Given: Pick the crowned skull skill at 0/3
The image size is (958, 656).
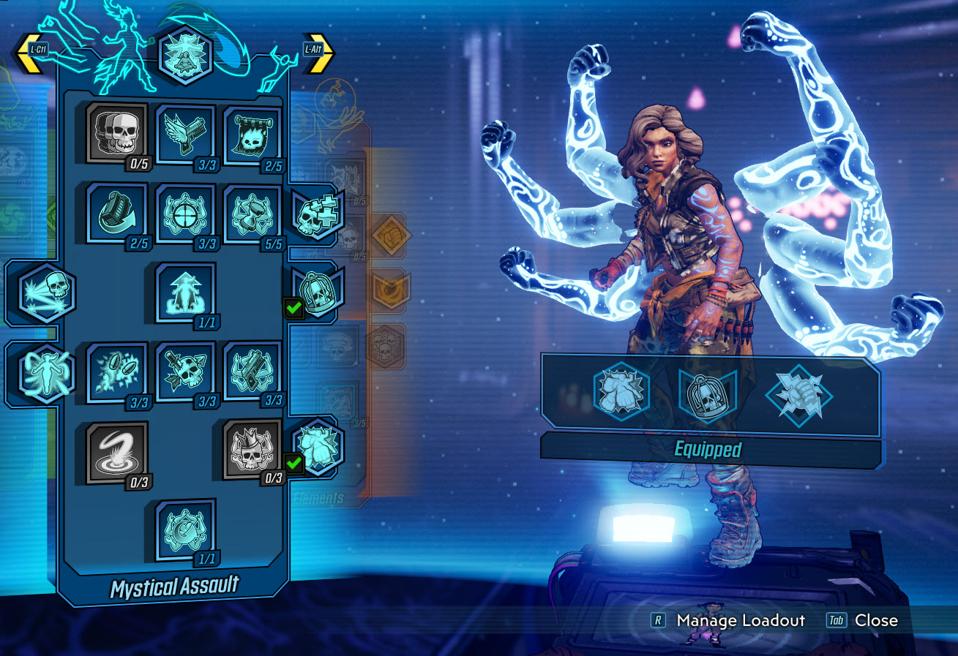Looking at the screenshot, I should click(x=253, y=449).
